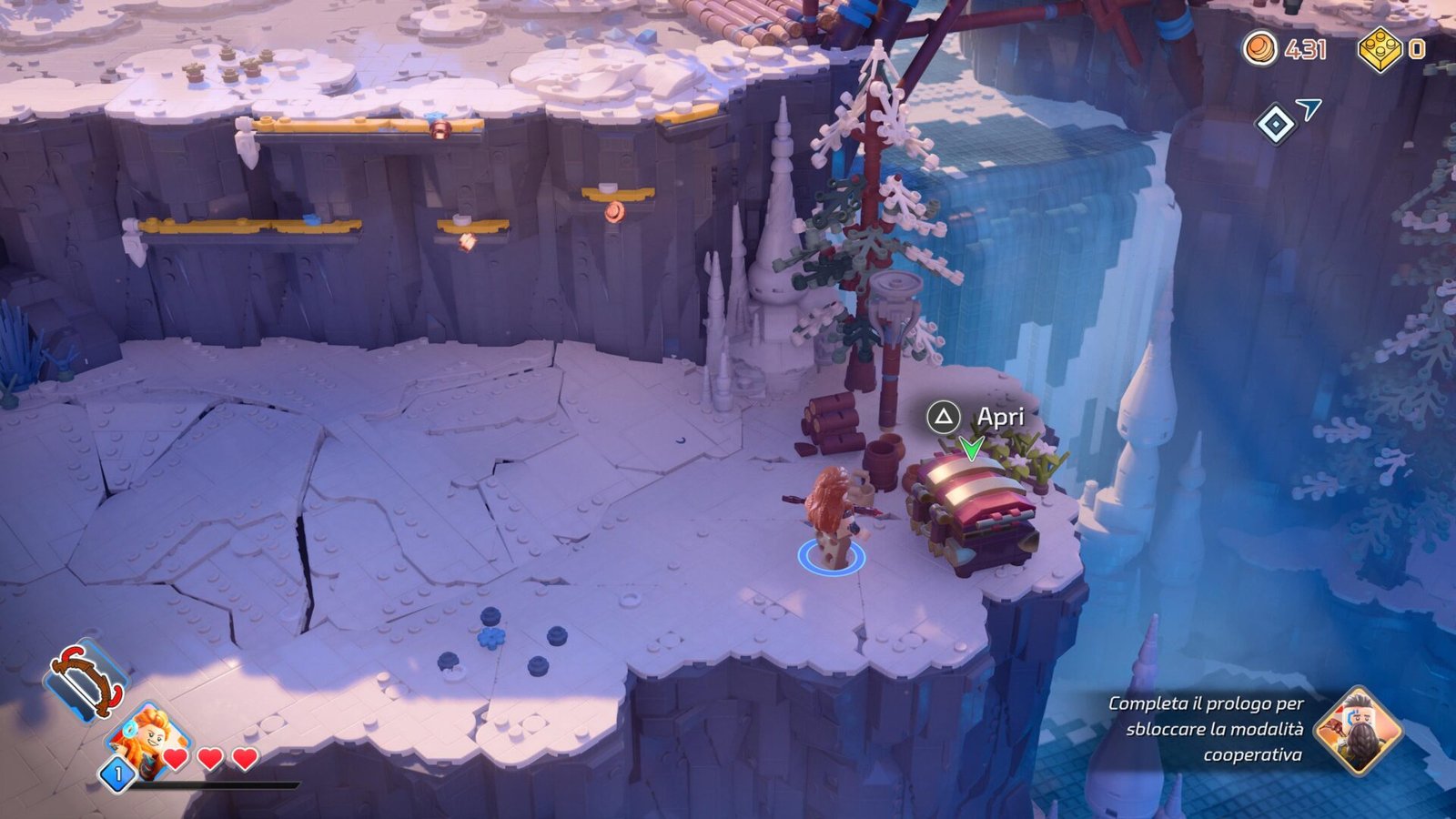Screen dimensions: 1456x819
Task: Select the bow weapon icon
Action: 87,680
